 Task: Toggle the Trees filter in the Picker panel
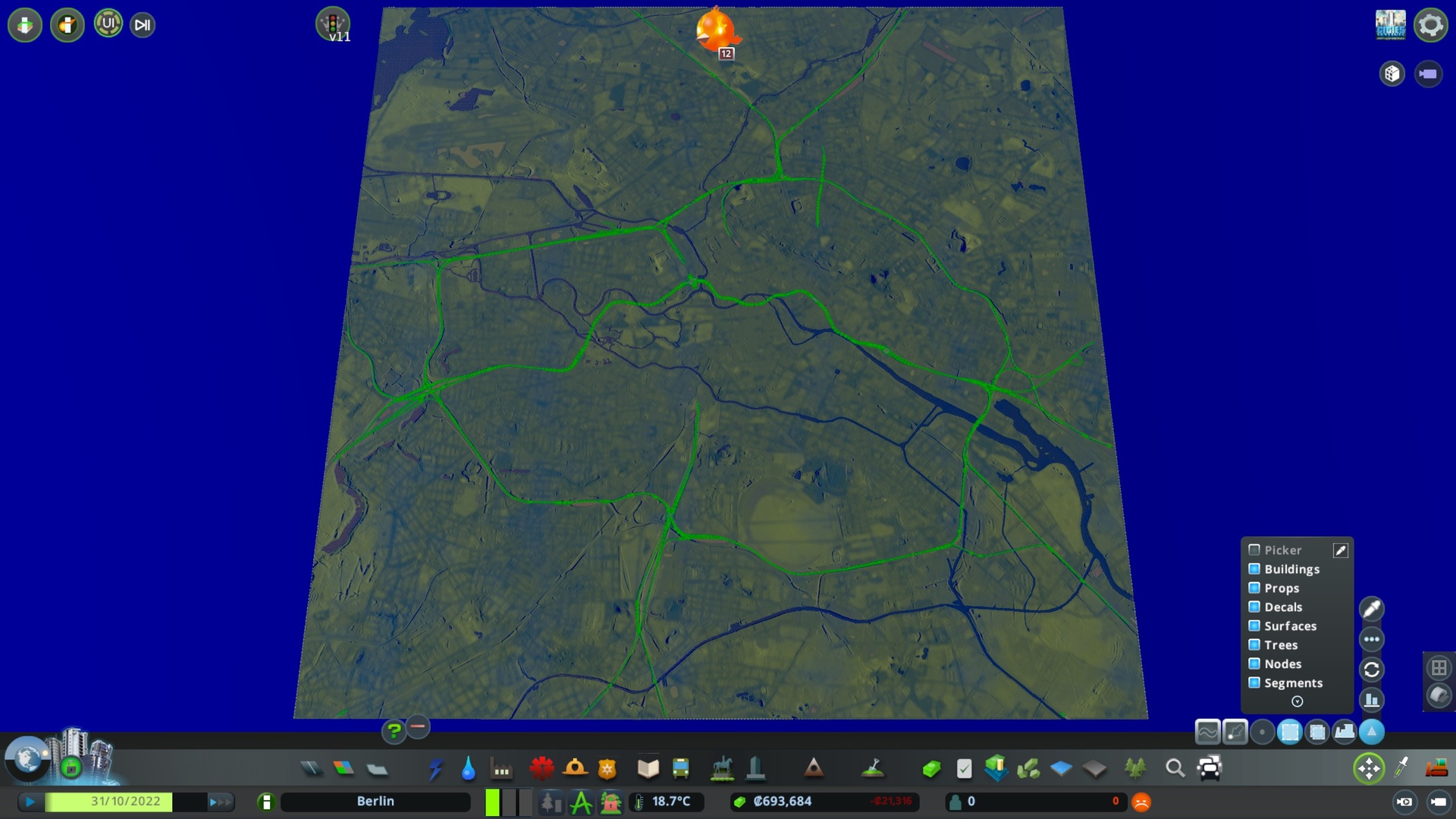(1256, 645)
